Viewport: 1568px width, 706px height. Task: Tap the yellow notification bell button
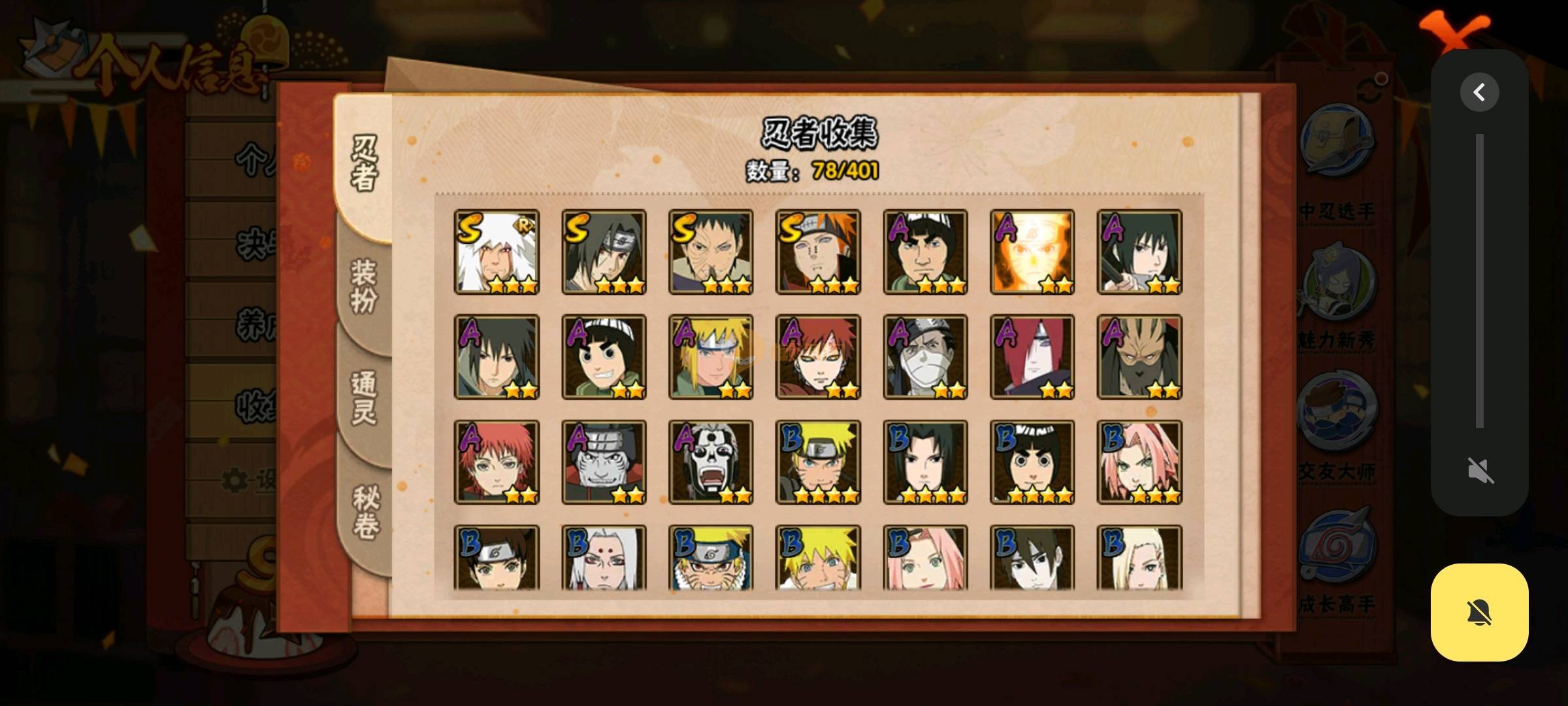pos(1479,613)
